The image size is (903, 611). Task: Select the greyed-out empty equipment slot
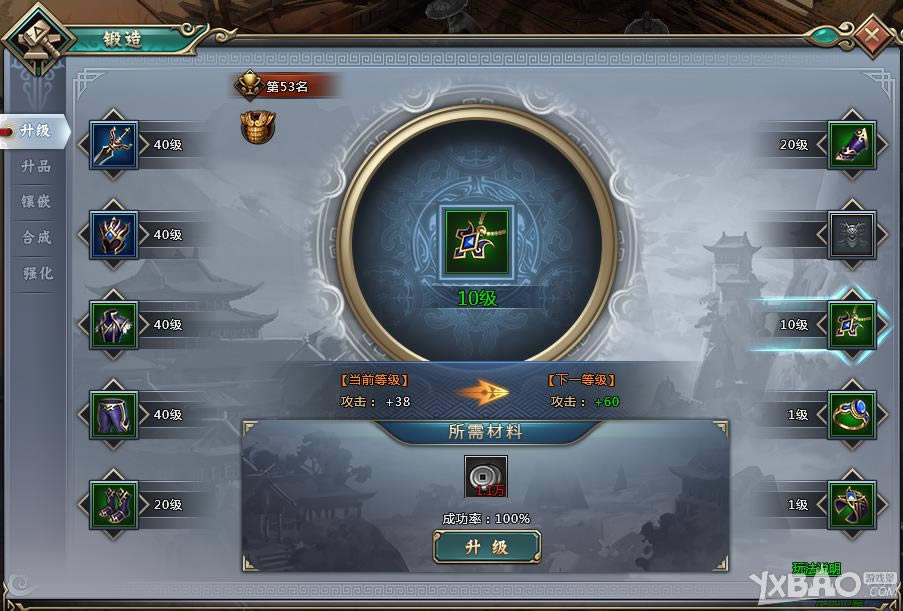(x=852, y=235)
